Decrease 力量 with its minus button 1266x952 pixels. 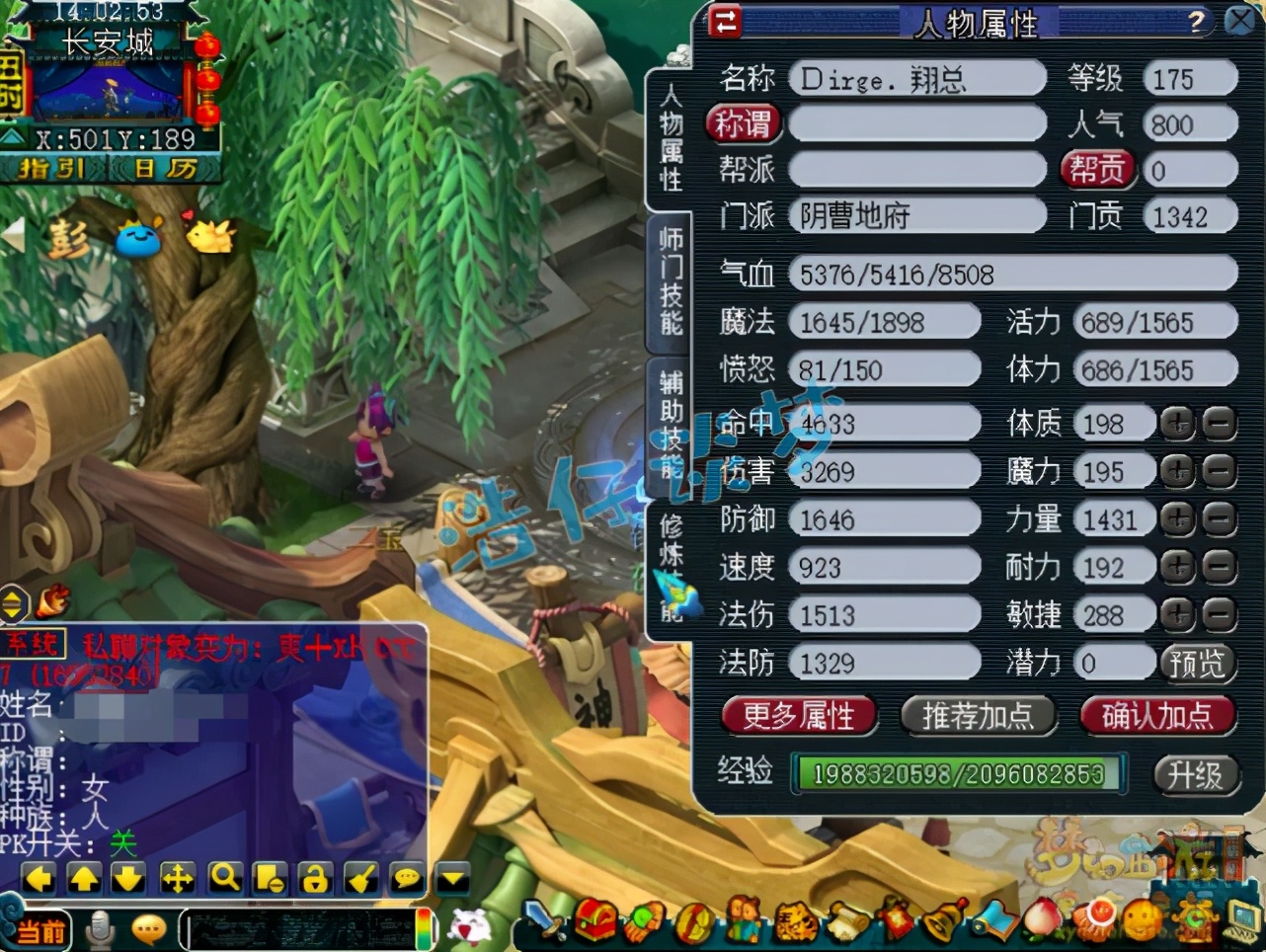(1220, 519)
